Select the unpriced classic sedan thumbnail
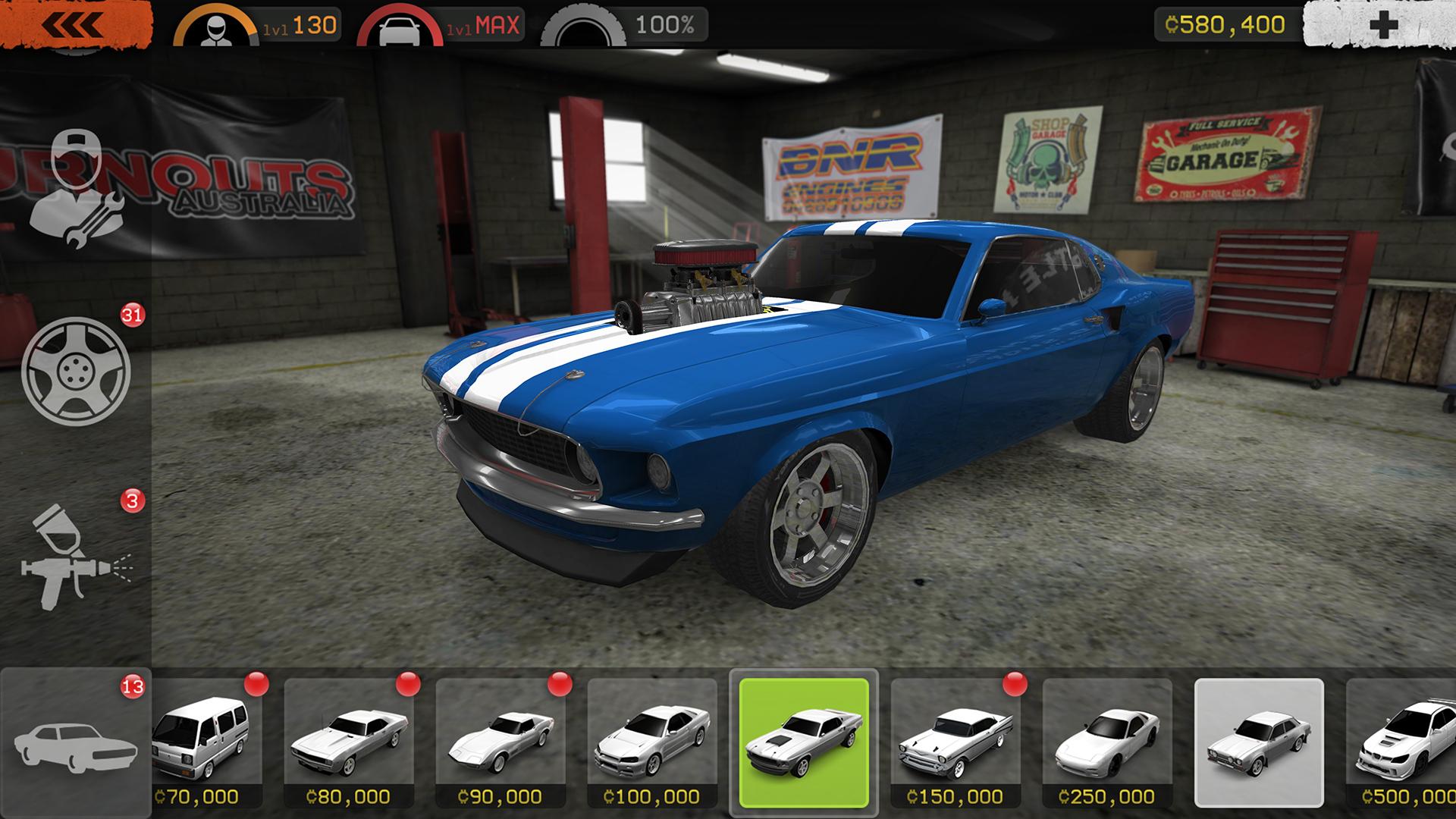The width and height of the screenshot is (1456, 819). pos(1259,743)
